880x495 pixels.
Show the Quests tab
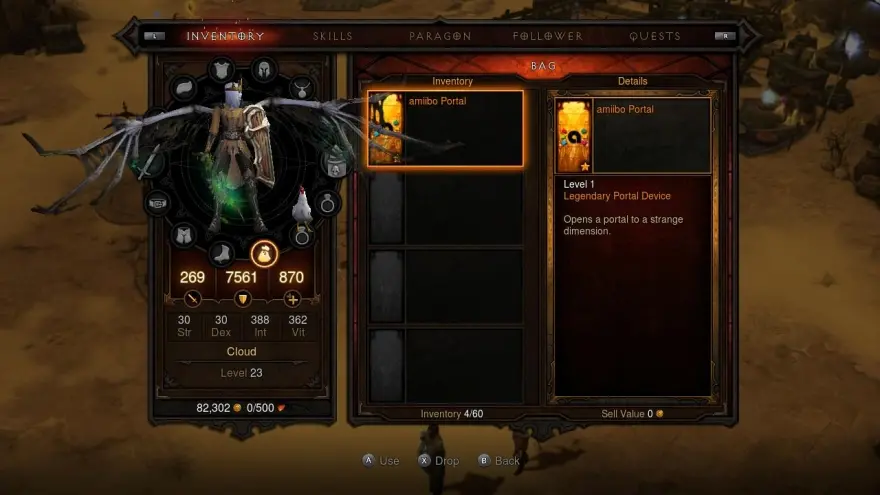click(655, 36)
